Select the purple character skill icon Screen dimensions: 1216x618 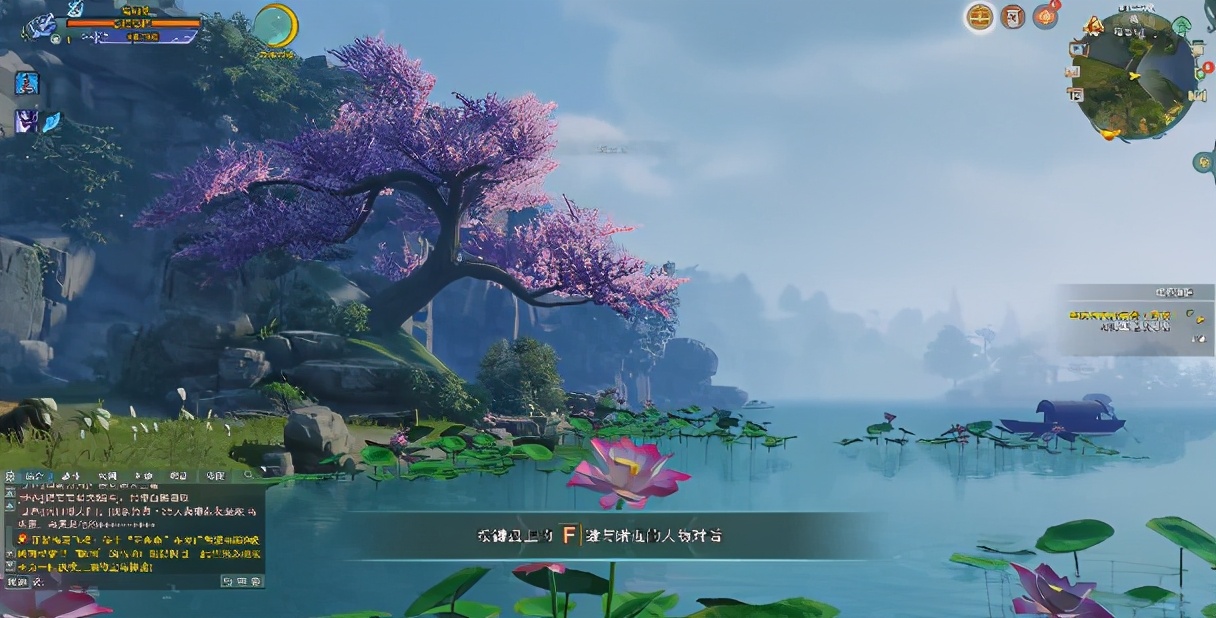tap(26, 122)
